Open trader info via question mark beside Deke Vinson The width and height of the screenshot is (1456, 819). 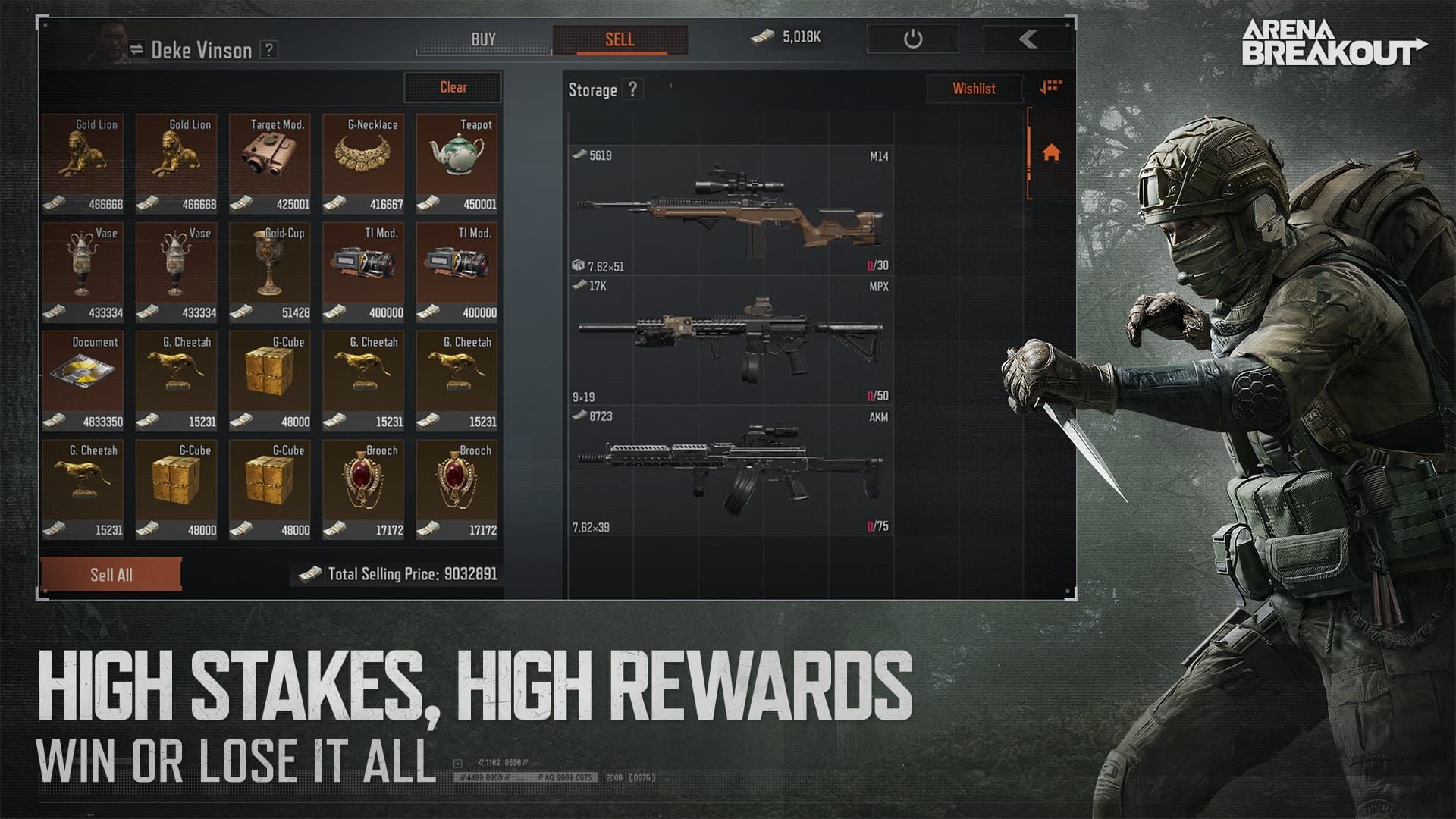pos(271,51)
